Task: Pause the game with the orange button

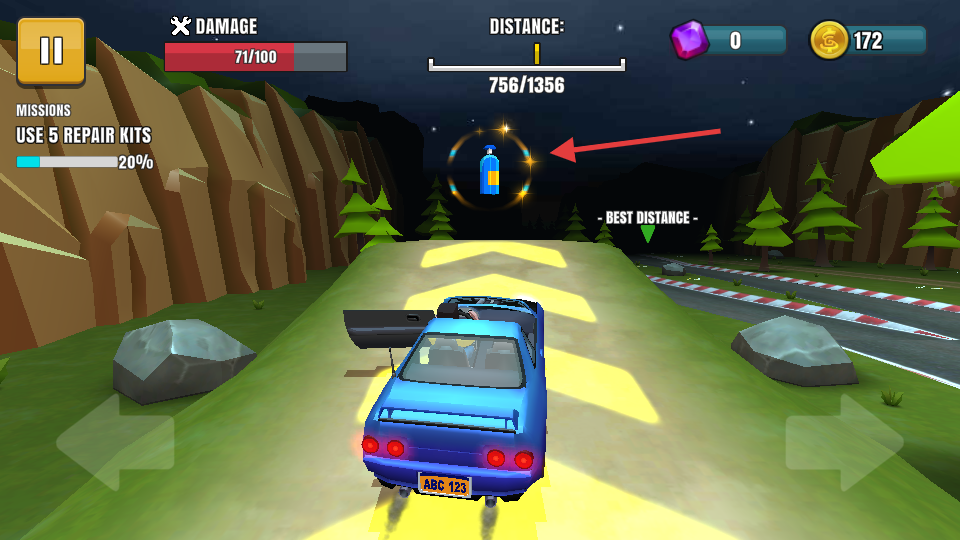Action: [51, 50]
